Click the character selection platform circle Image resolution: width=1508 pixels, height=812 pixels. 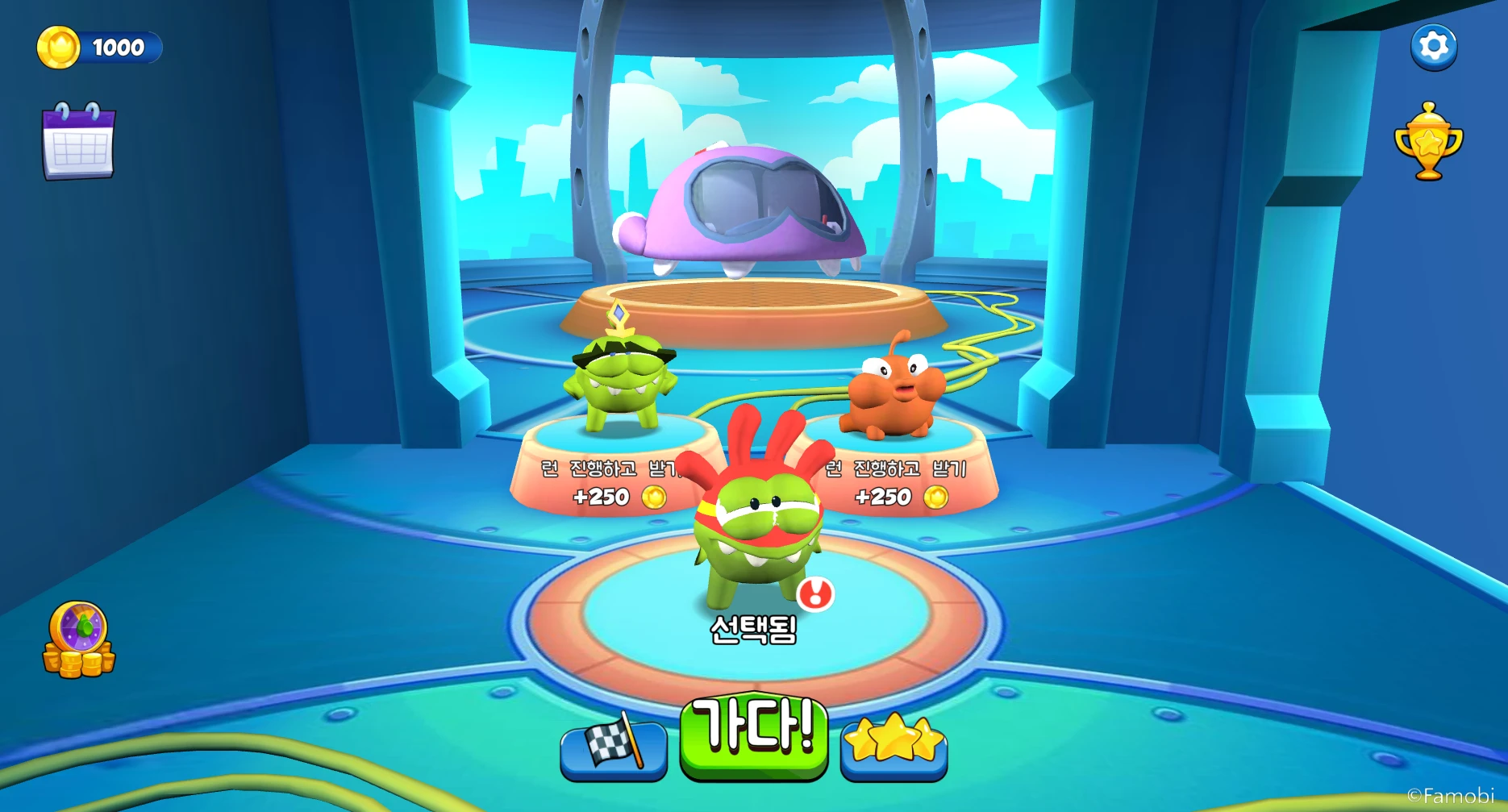point(754,645)
